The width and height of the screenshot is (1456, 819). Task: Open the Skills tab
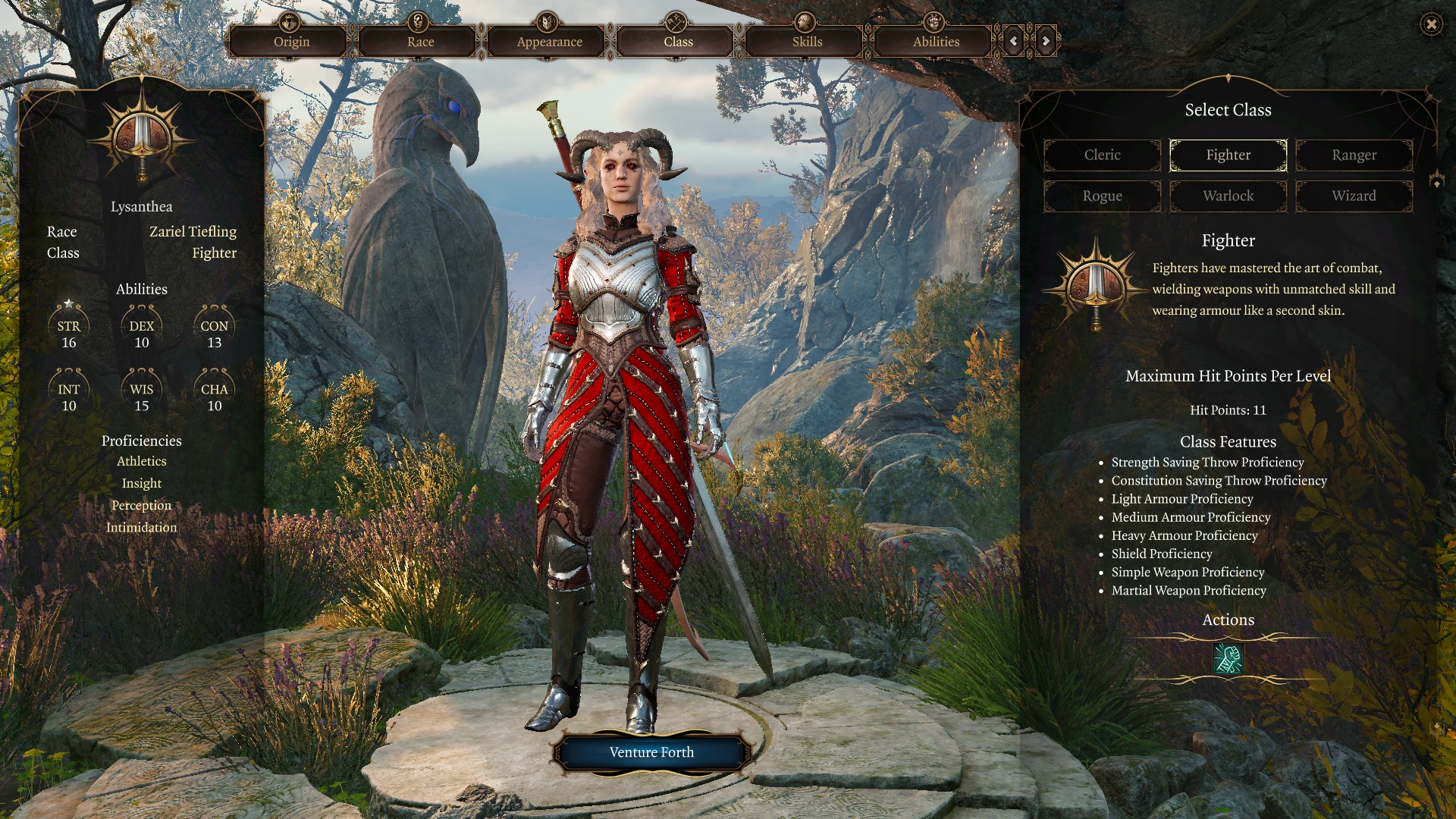point(807,42)
